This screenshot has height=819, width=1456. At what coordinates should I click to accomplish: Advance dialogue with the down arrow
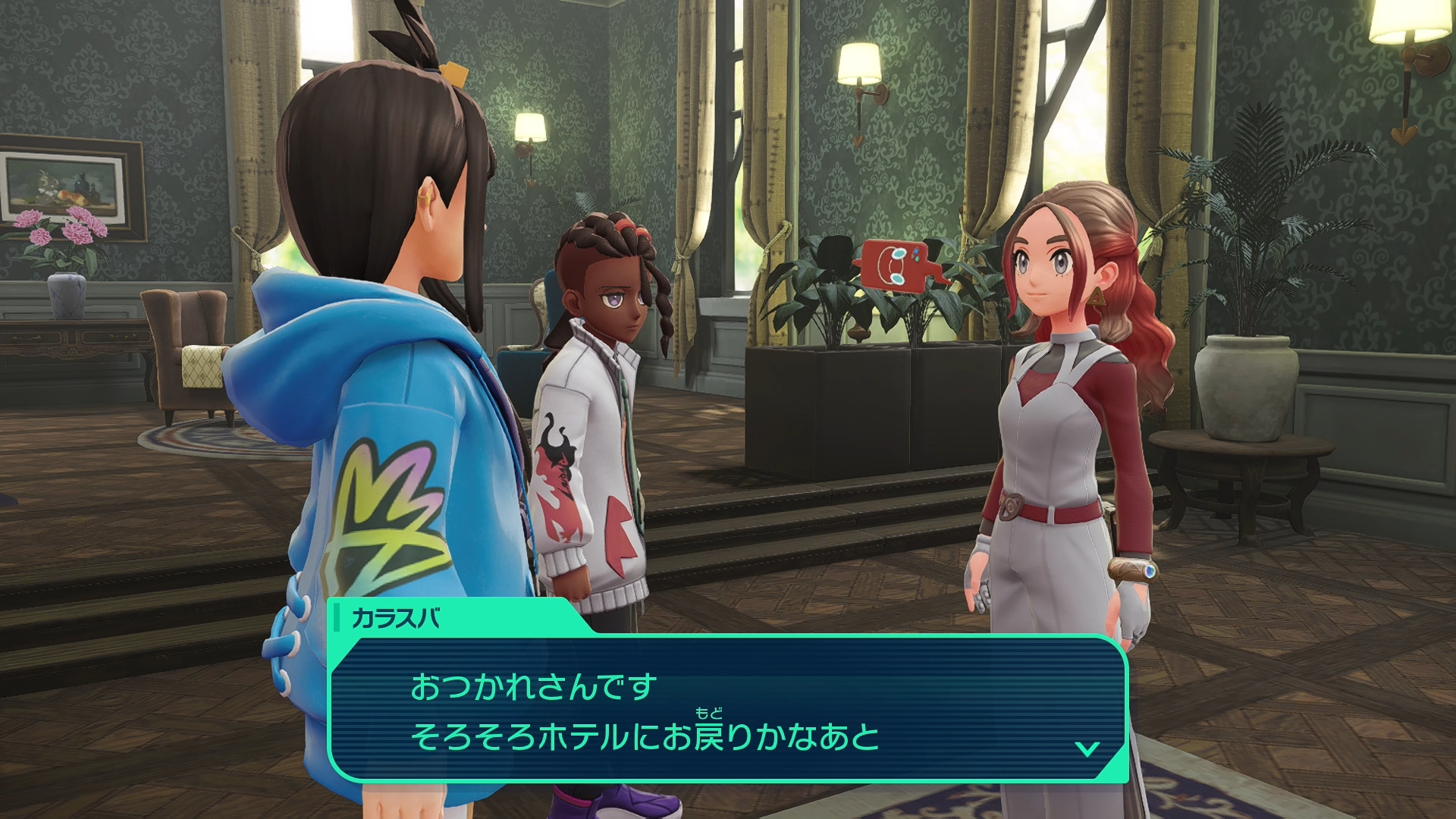pyautogui.click(x=1087, y=748)
